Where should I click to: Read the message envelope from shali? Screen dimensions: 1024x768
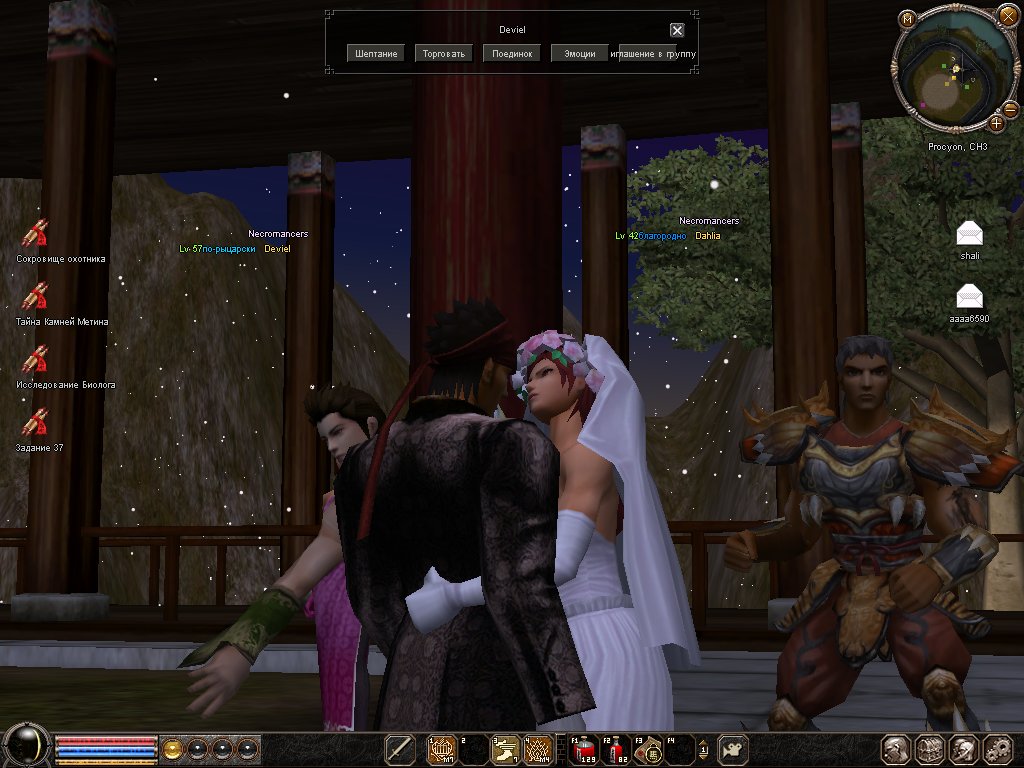[969, 234]
